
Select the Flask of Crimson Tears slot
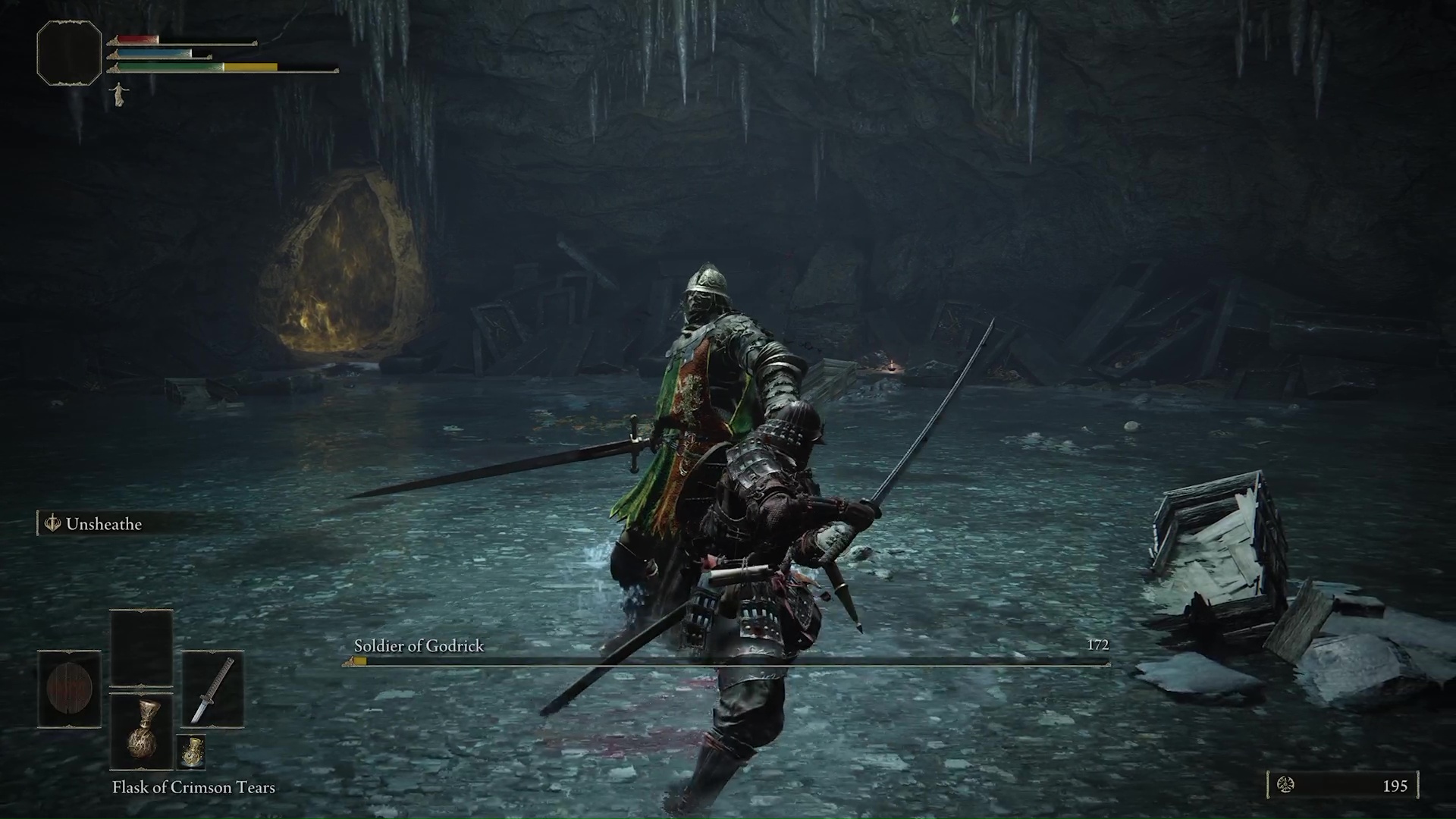click(142, 730)
